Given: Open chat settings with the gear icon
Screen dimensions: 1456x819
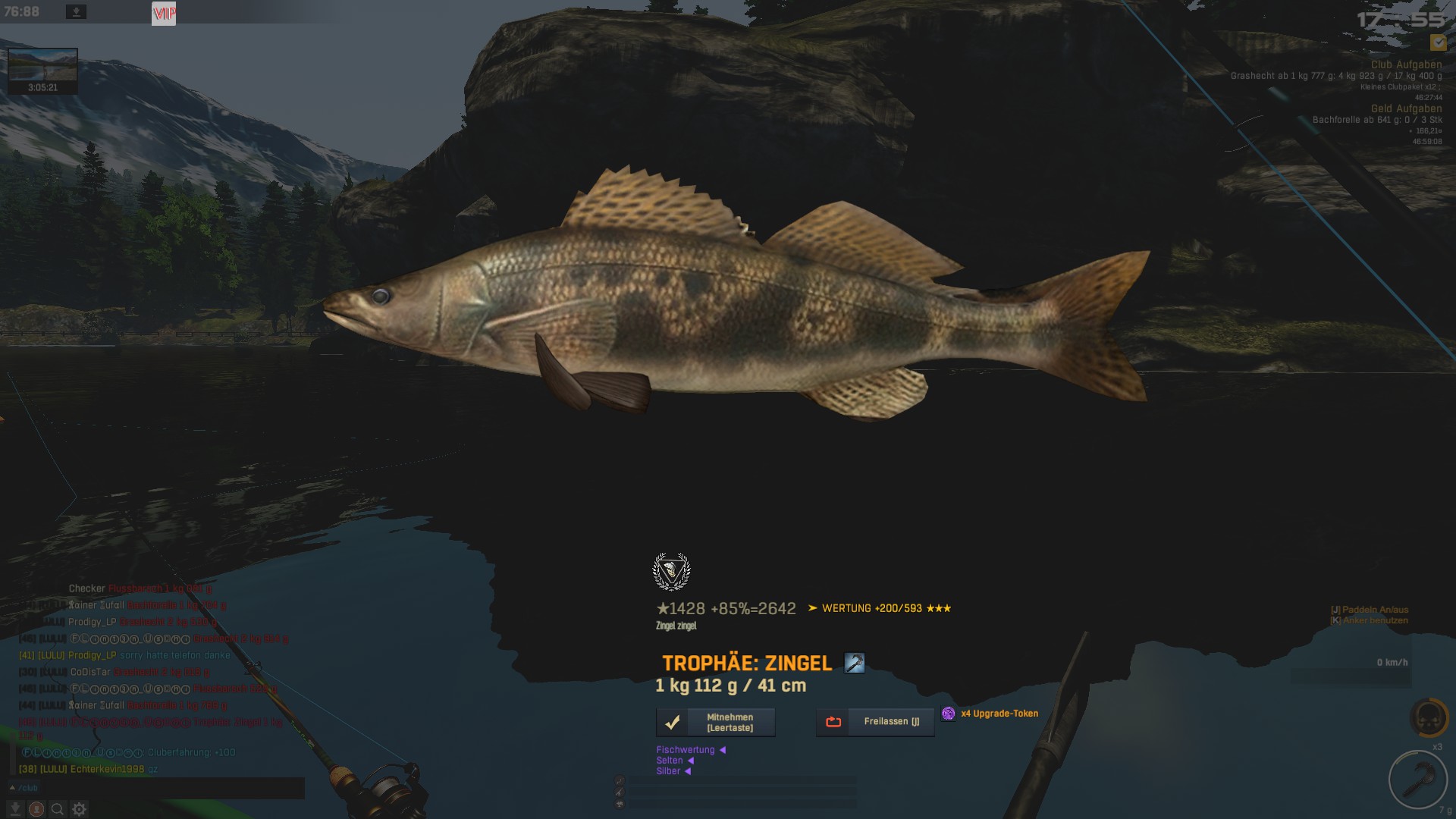Looking at the screenshot, I should coord(79,809).
